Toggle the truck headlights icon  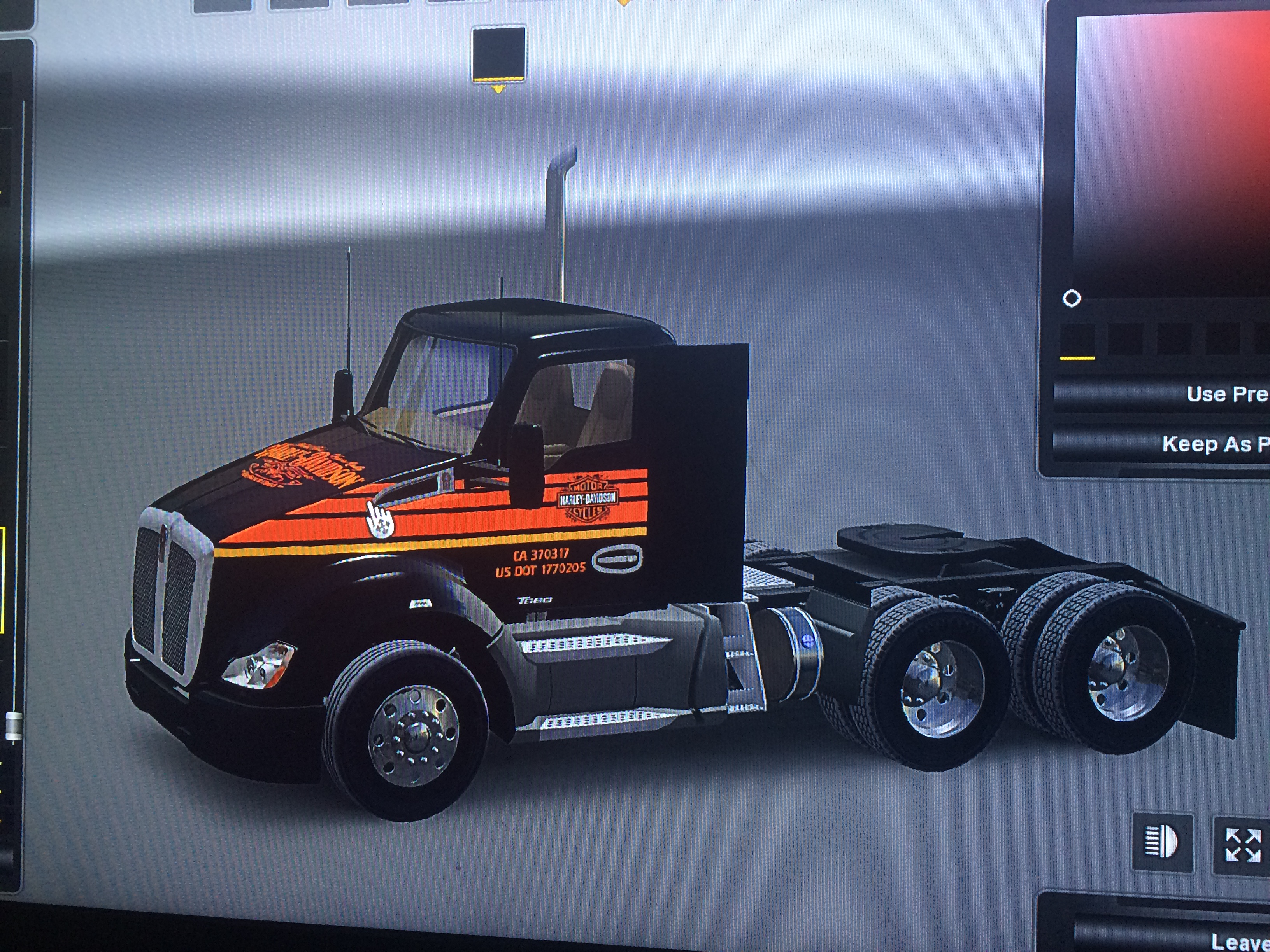[1161, 842]
